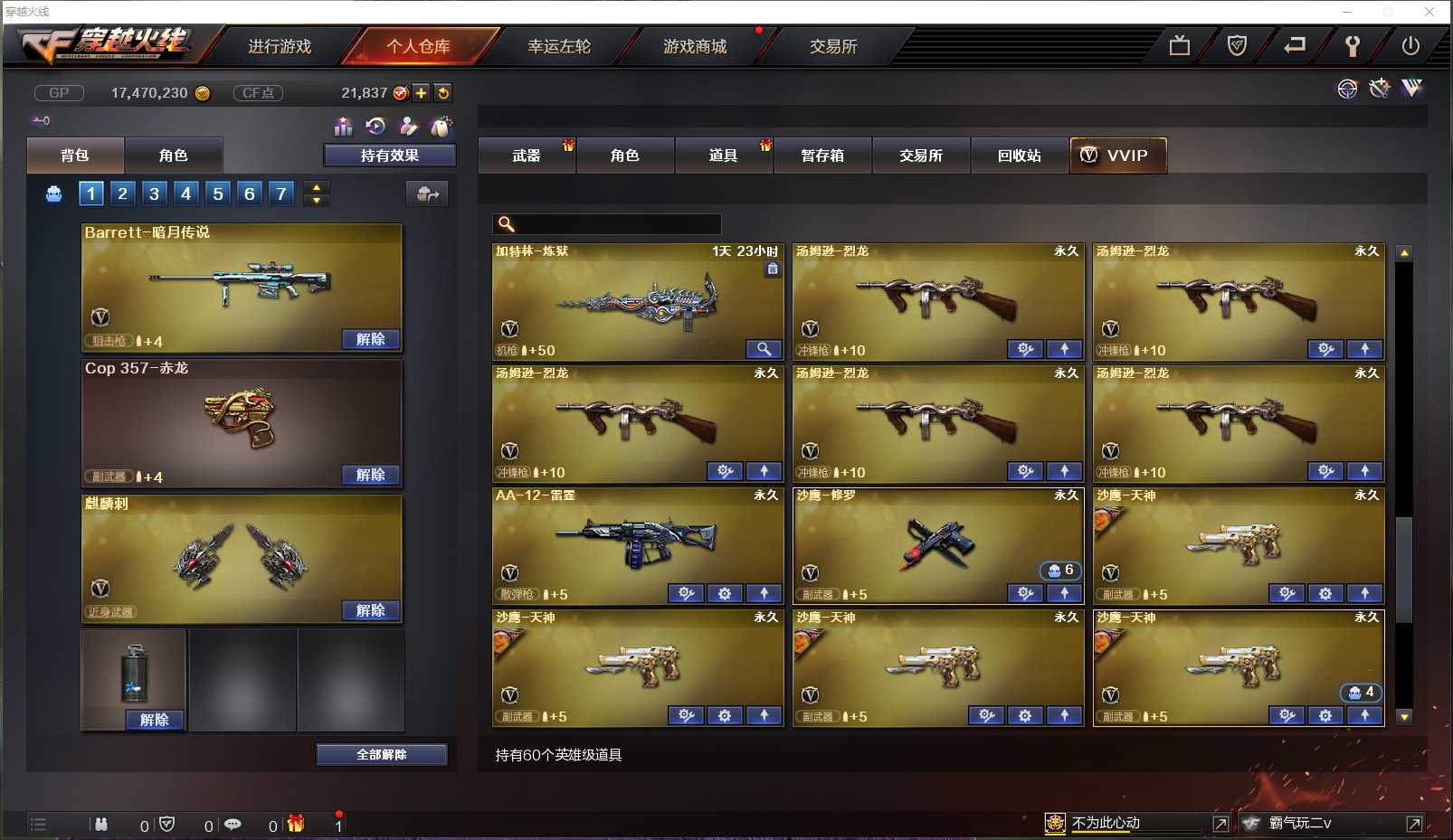Click the refresh icon beside the CF point balance
This screenshot has height=840, width=1453.
442,91
